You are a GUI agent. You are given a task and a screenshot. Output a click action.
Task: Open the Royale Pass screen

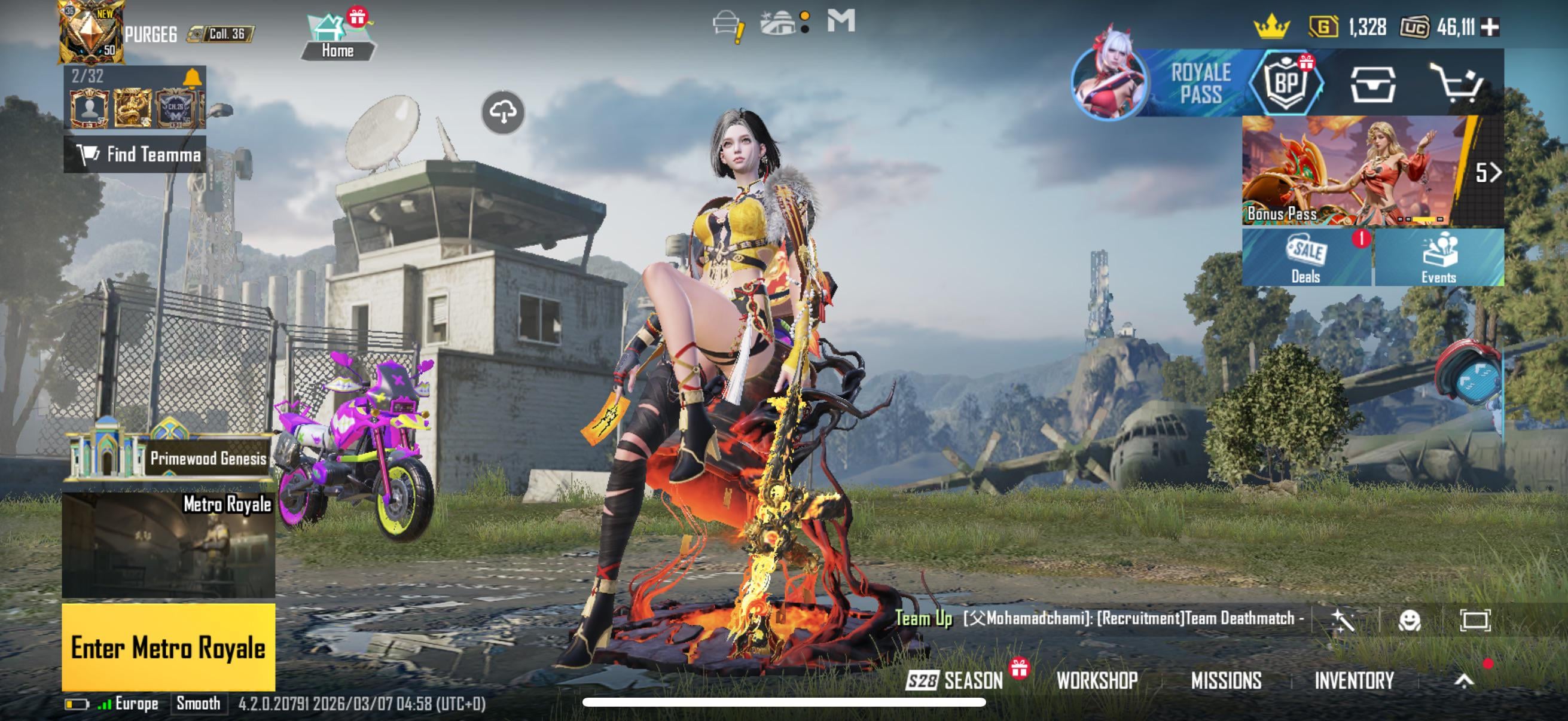click(1200, 83)
